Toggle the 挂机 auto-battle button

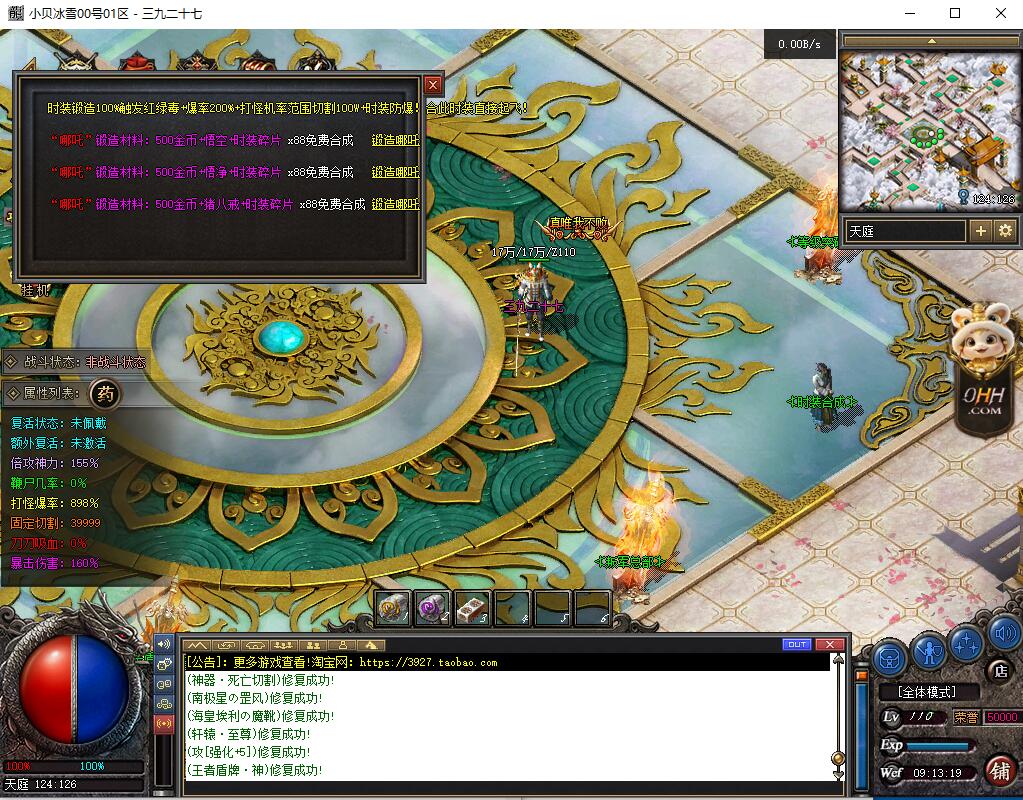click(36, 290)
